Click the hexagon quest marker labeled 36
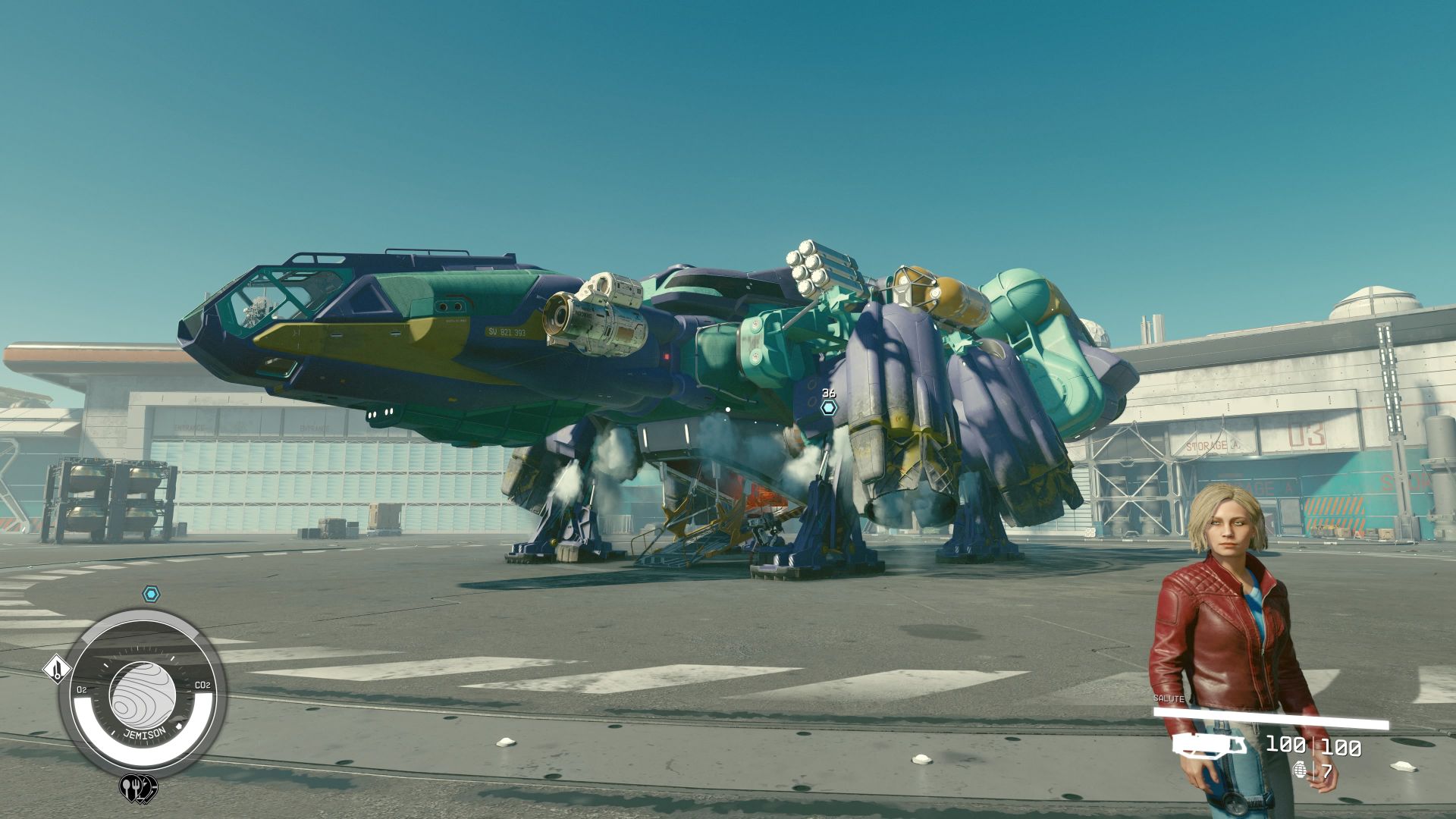 828,407
